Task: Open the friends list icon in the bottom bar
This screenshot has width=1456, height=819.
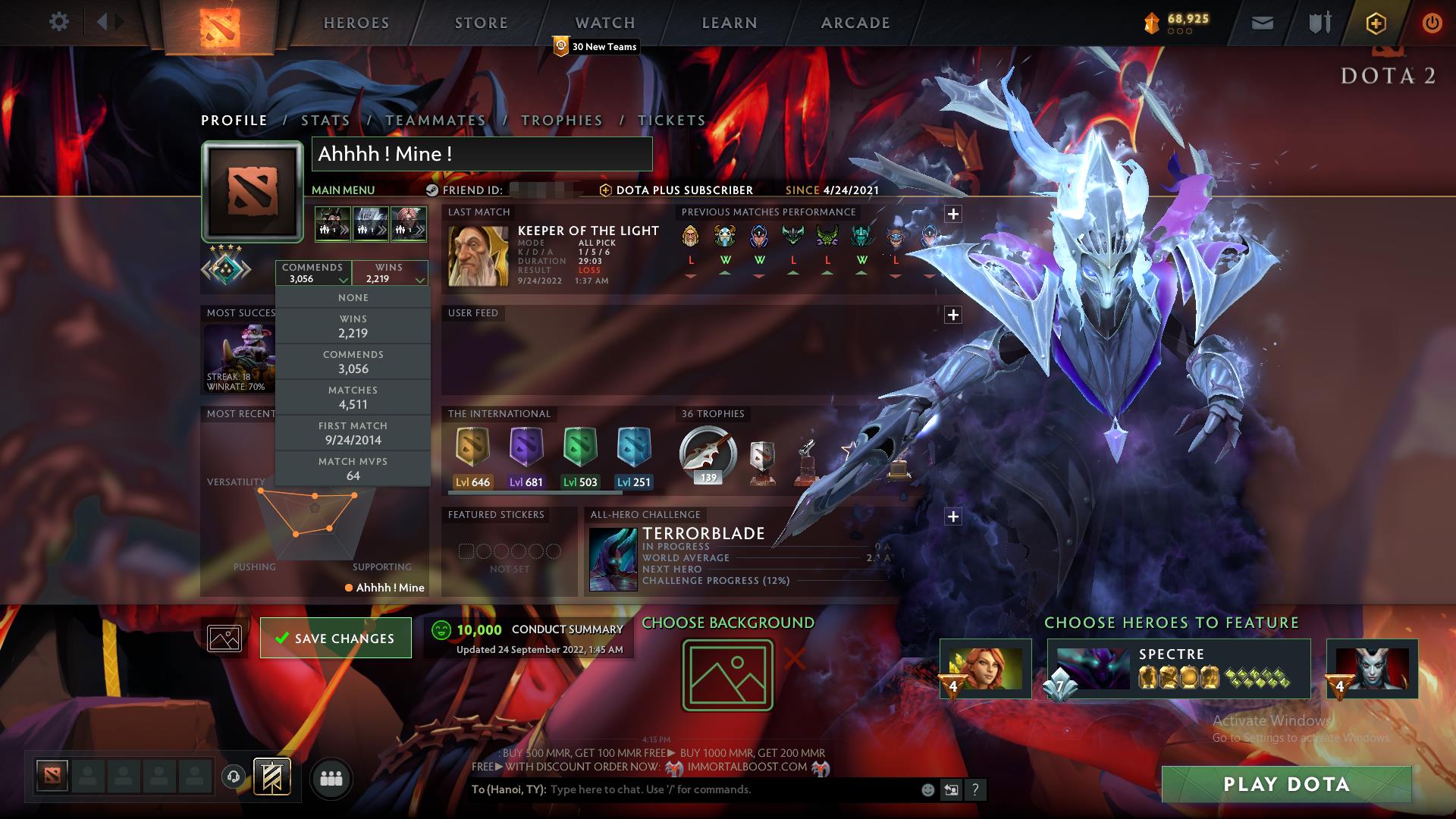Action: 331,777
